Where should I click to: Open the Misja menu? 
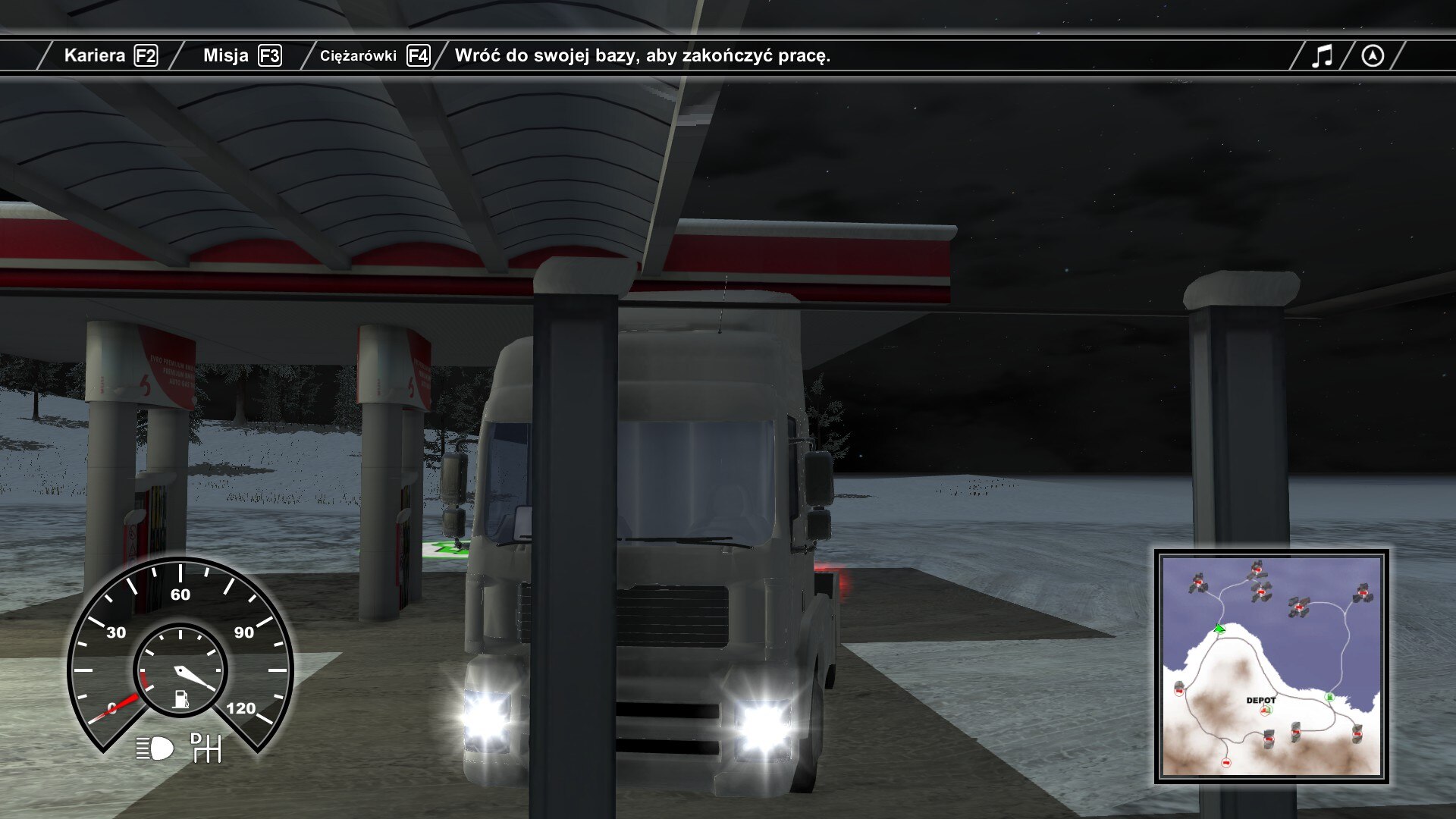(241, 55)
